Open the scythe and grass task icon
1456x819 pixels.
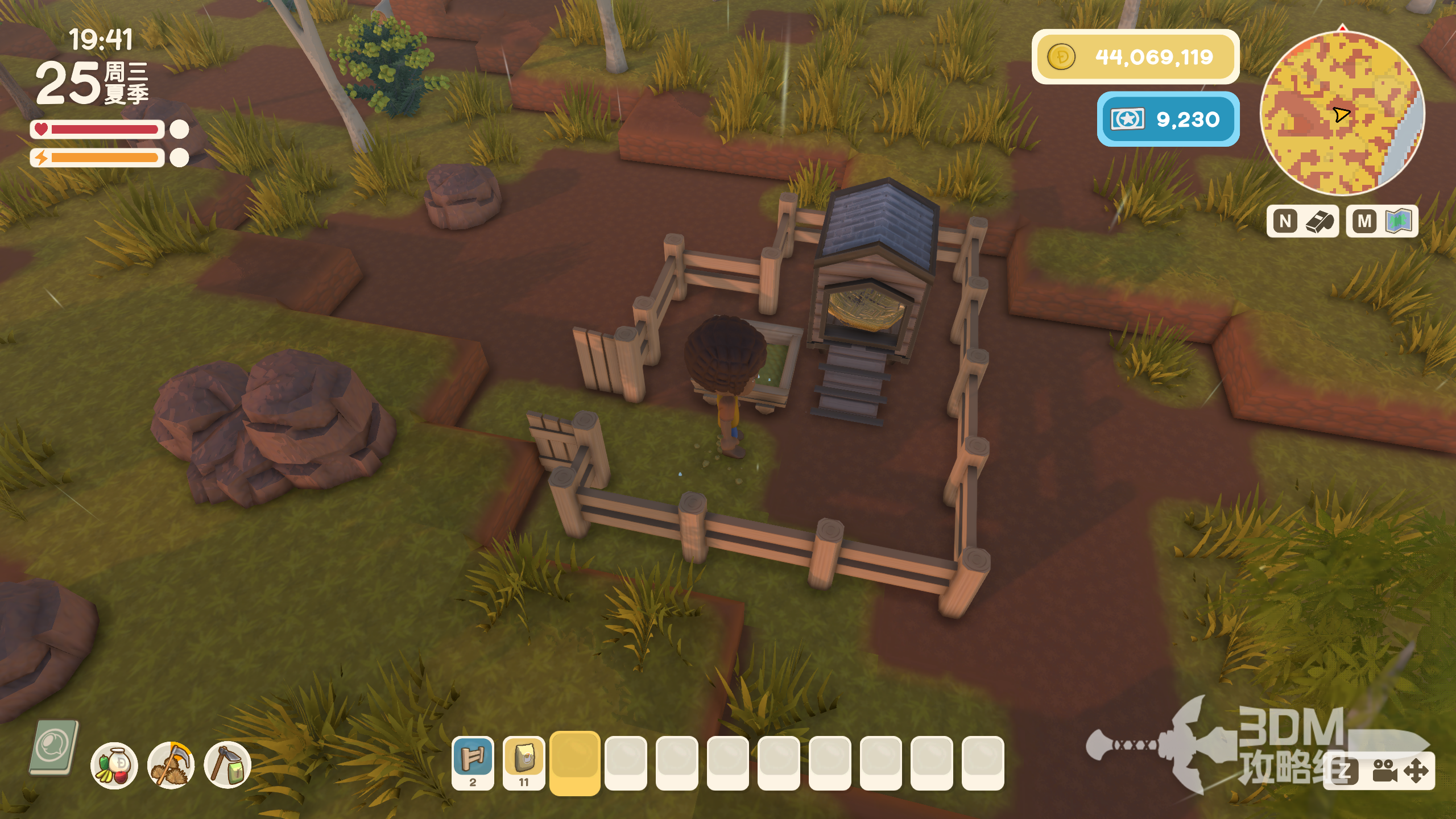point(171,766)
